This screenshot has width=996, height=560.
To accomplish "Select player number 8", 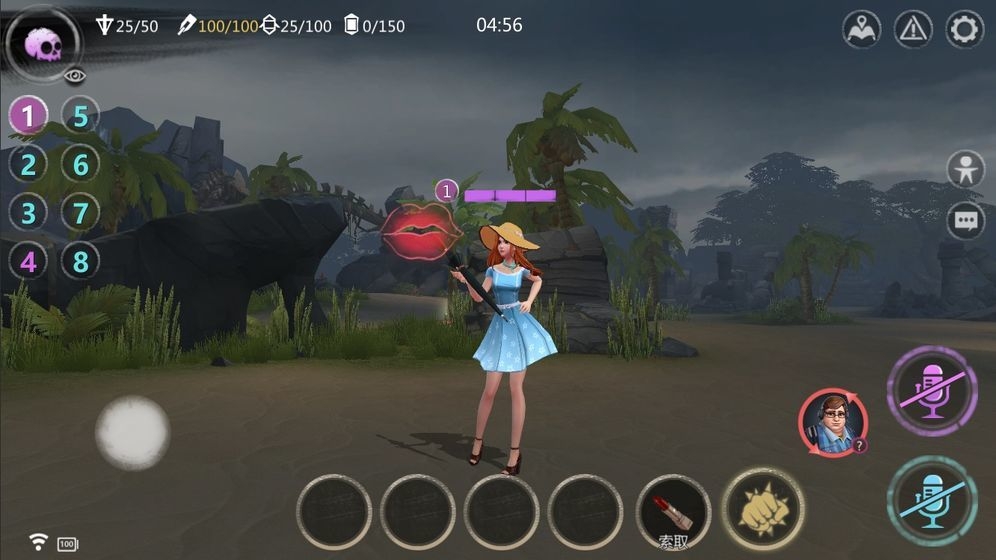I will click(81, 262).
